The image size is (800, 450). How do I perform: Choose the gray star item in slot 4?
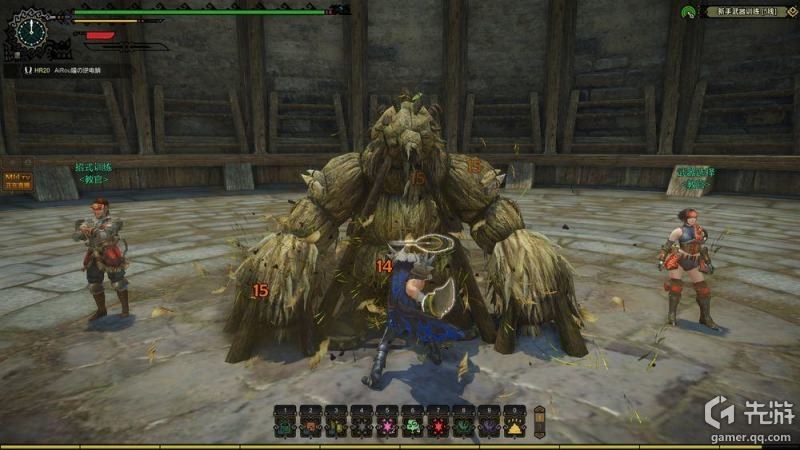[361, 427]
